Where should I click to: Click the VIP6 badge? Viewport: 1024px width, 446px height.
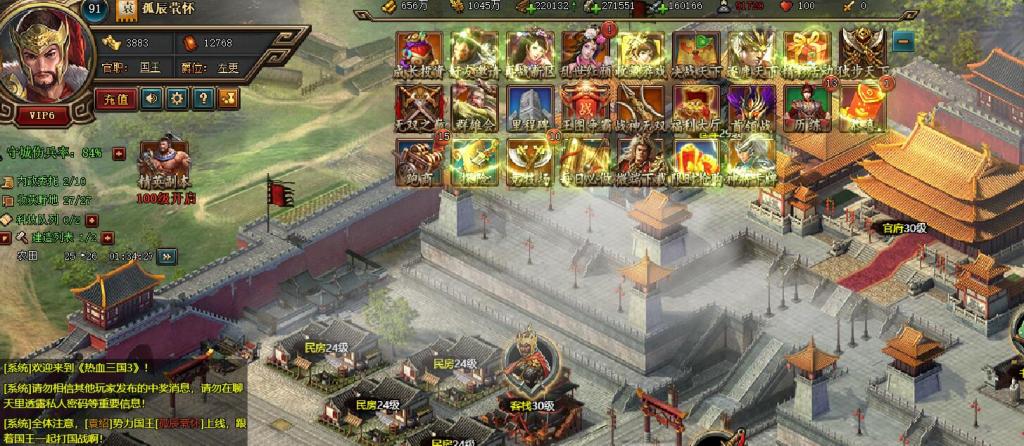[x=42, y=115]
